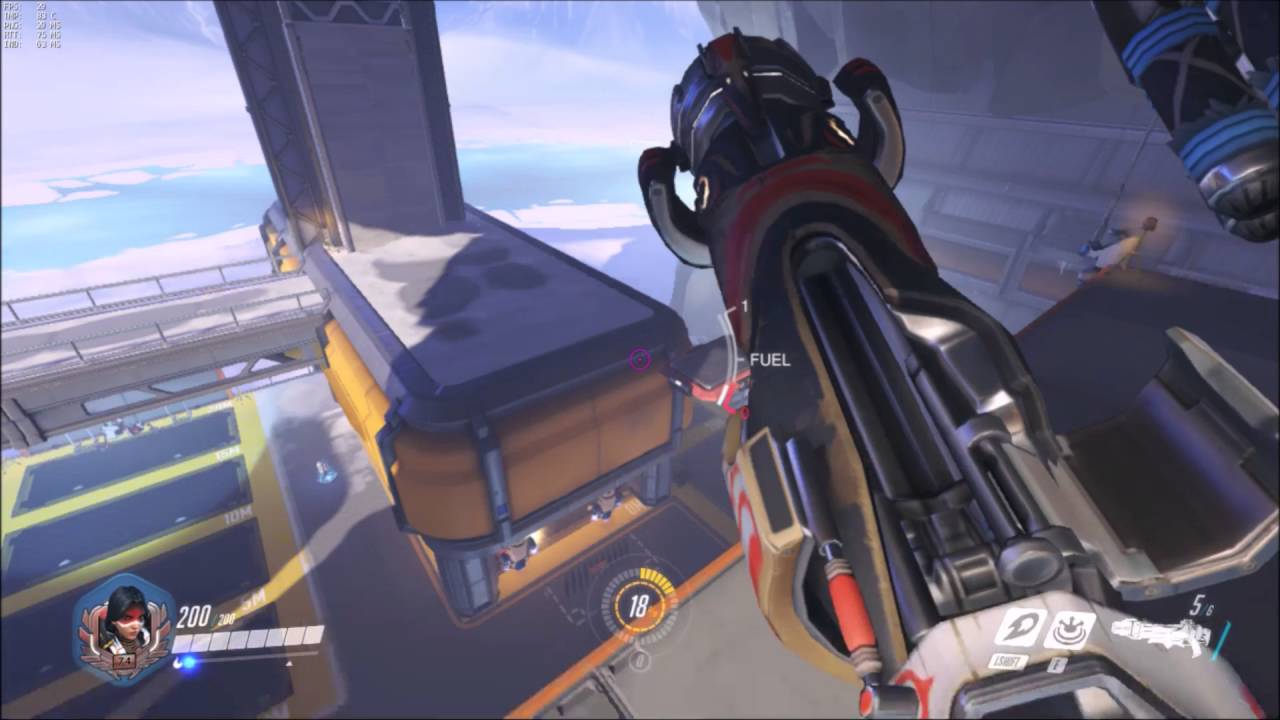Click the Rocket Launcher weapon icon
The width and height of the screenshot is (1280, 720).
click(x=1160, y=630)
